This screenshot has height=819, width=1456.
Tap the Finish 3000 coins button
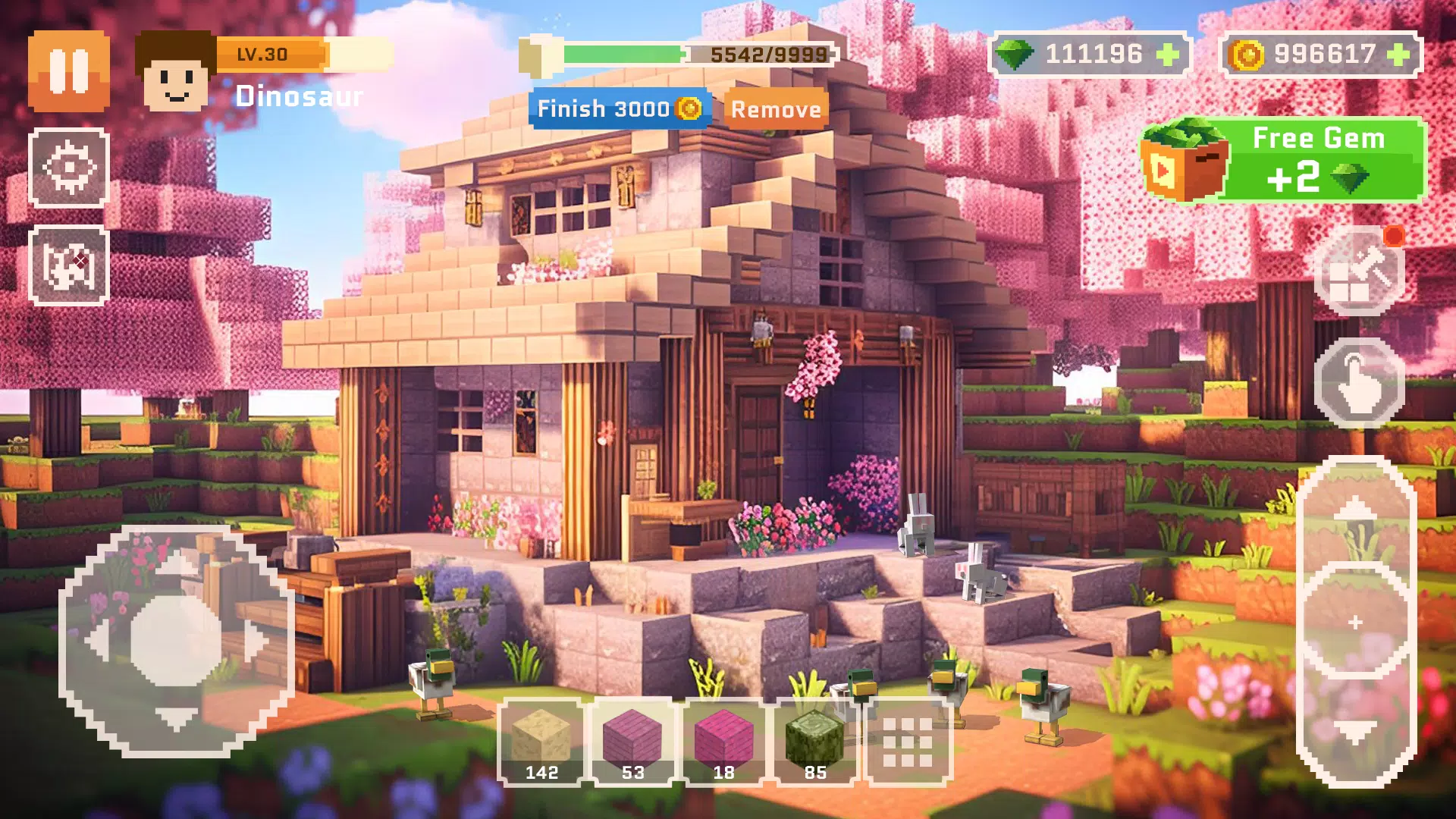coord(620,108)
